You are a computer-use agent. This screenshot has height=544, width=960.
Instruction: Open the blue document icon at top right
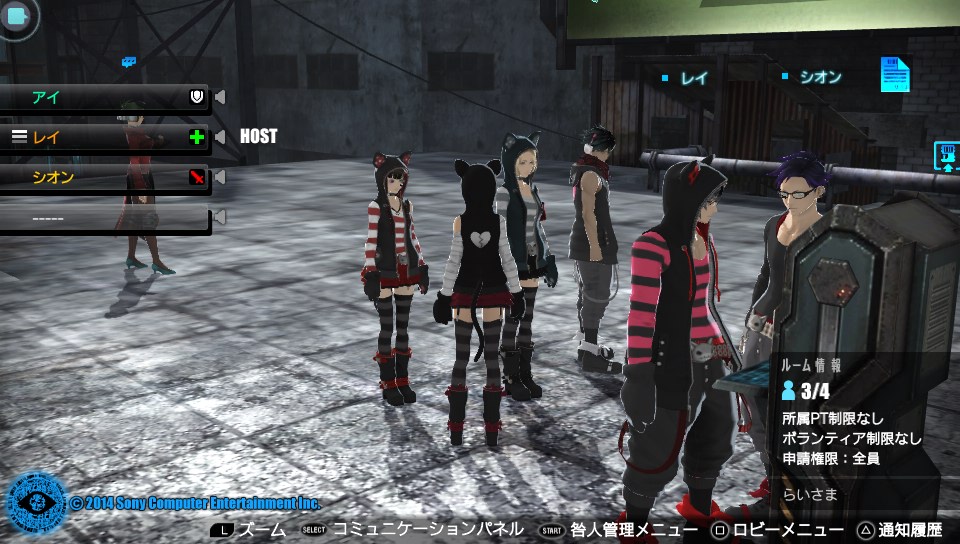[x=895, y=75]
